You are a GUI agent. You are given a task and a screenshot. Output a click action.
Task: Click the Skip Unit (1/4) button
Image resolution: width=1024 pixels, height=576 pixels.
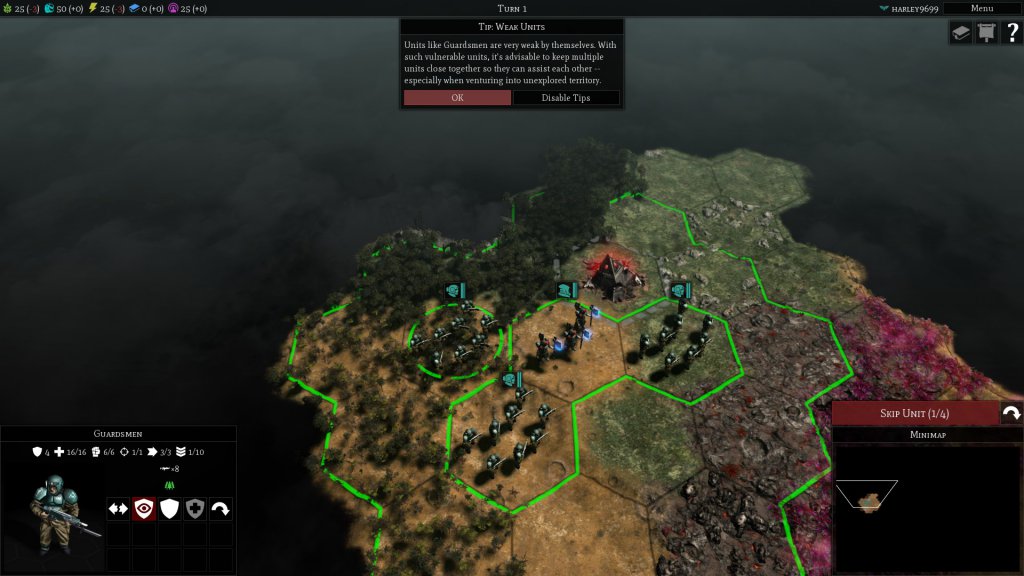click(x=914, y=414)
